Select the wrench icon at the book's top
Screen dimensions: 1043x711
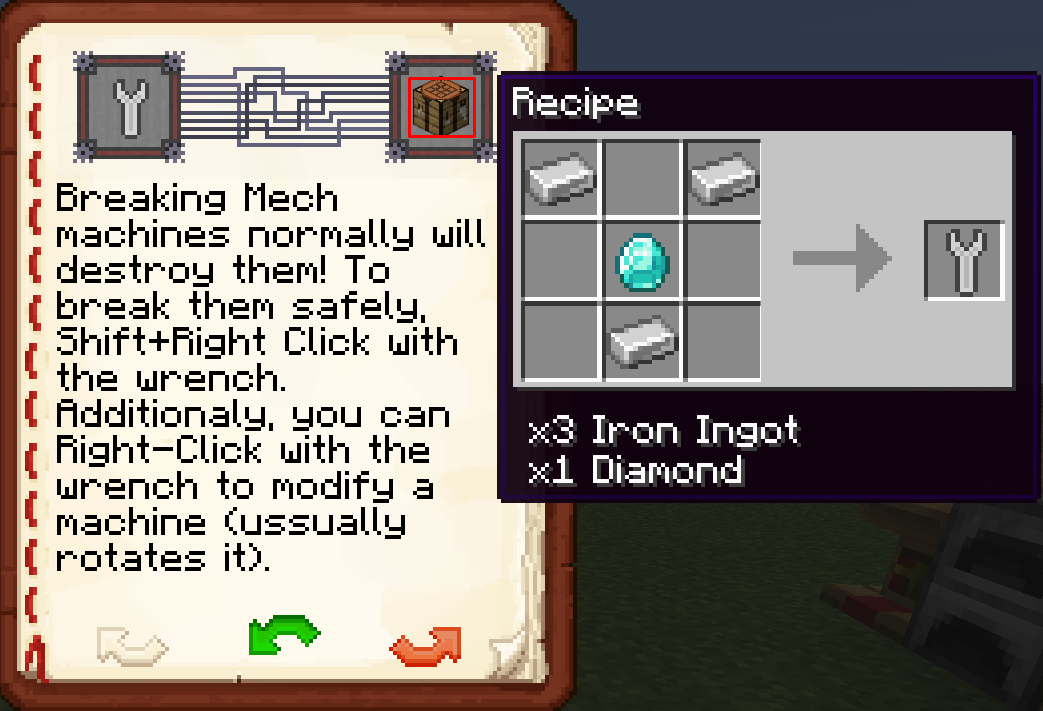tap(129, 107)
